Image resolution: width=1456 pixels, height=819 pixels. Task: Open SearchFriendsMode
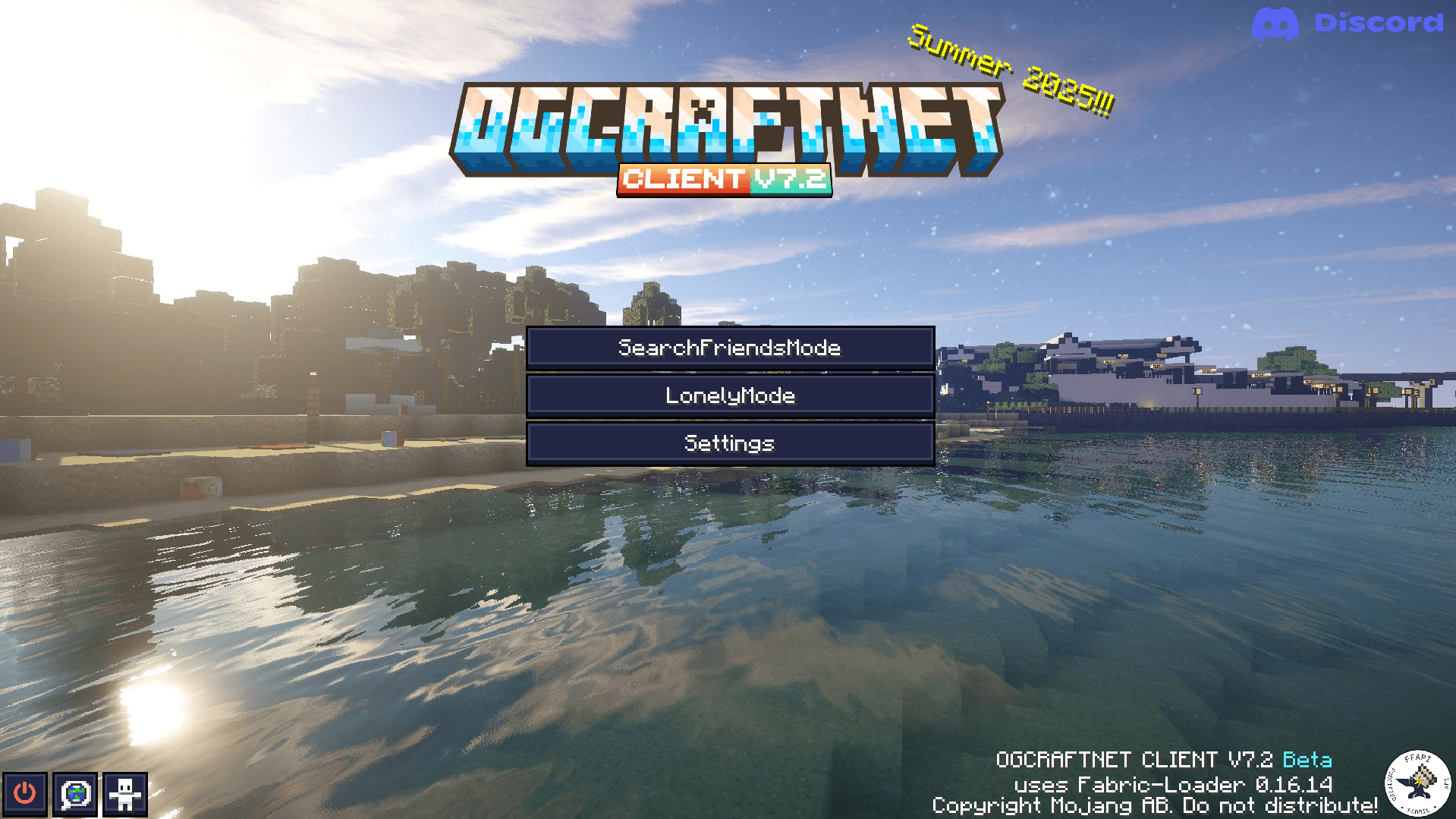pos(729,348)
